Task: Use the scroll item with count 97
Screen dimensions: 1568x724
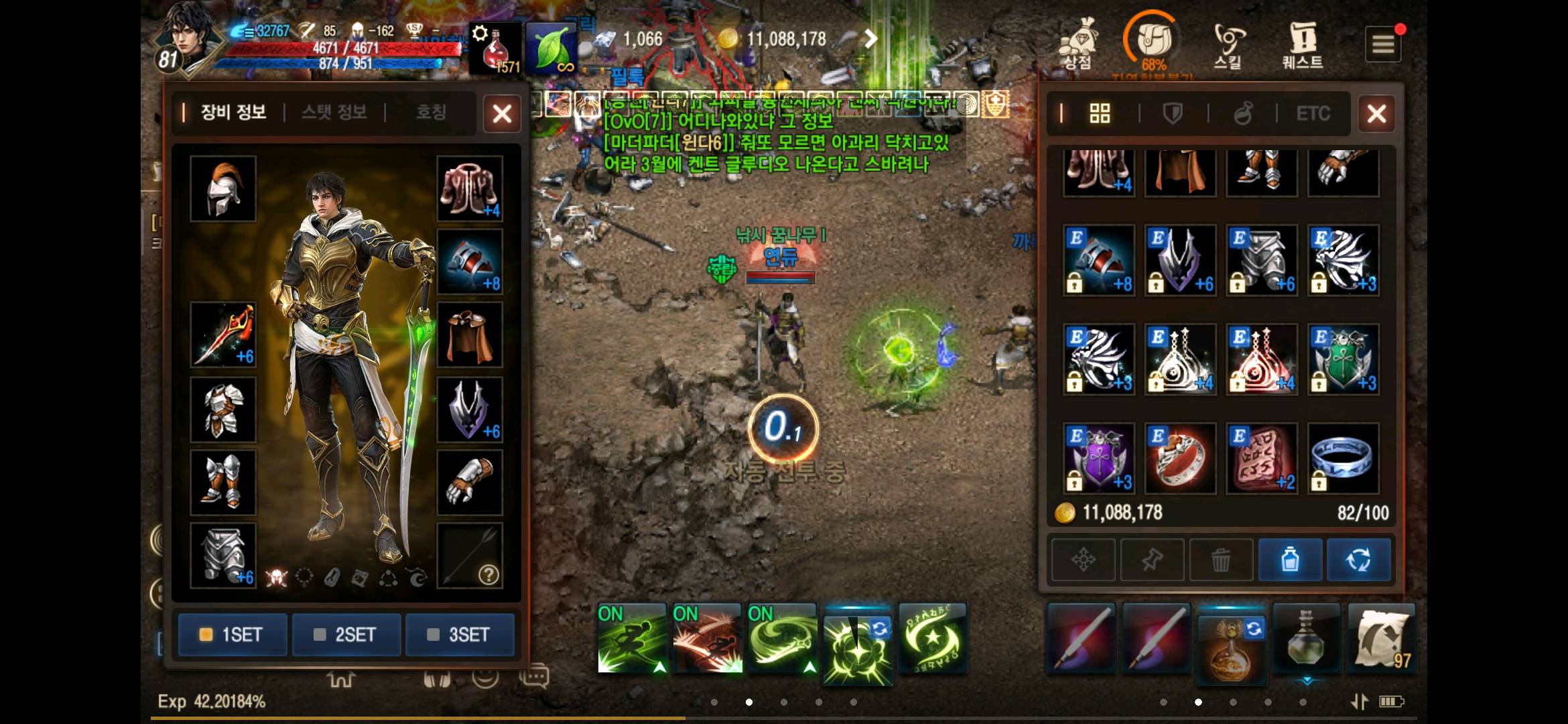Action: pos(1381,638)
